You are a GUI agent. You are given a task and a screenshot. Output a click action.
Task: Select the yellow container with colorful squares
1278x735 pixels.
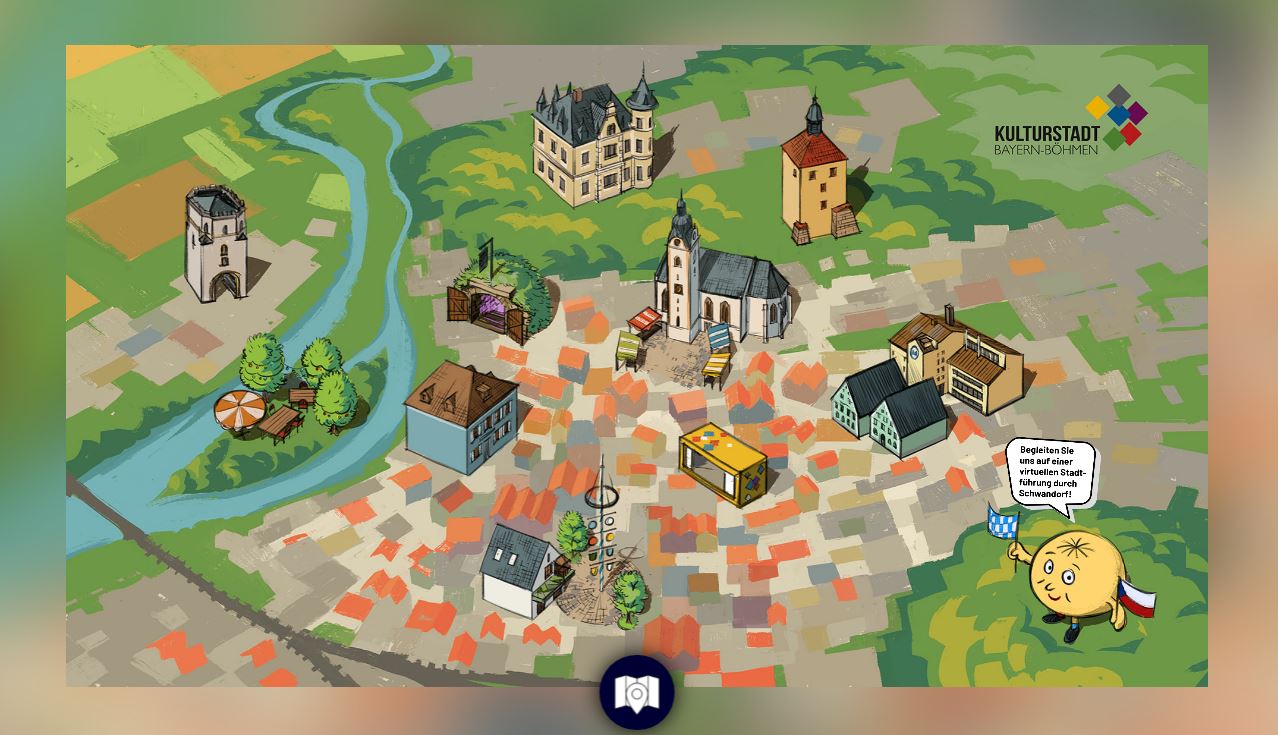tap(722, 464)
